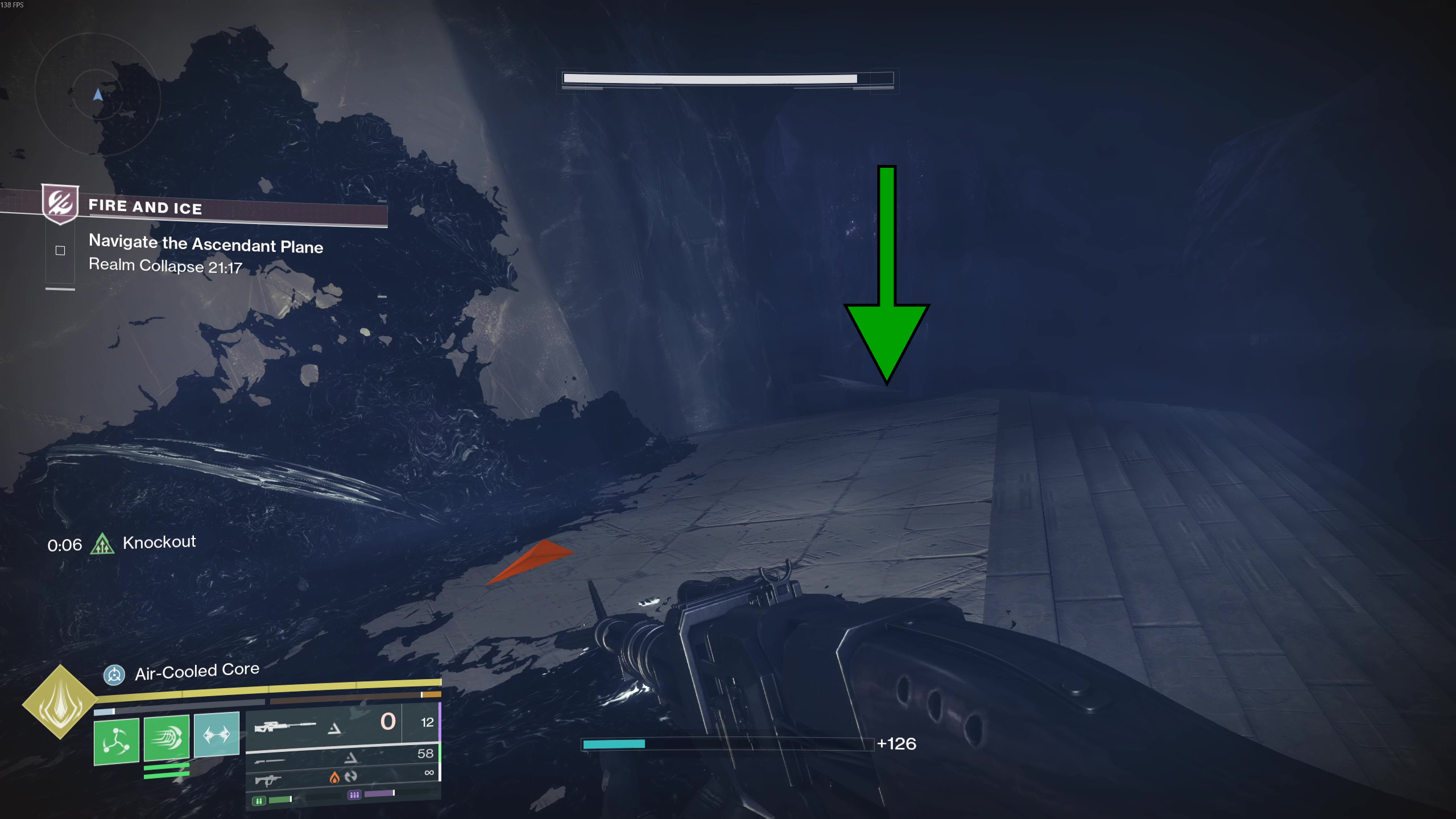Image resolution: width=1456 pixels, height=819 pixels.
Task: Activate the golden diamond super ability
Action: tap(60, 702)
